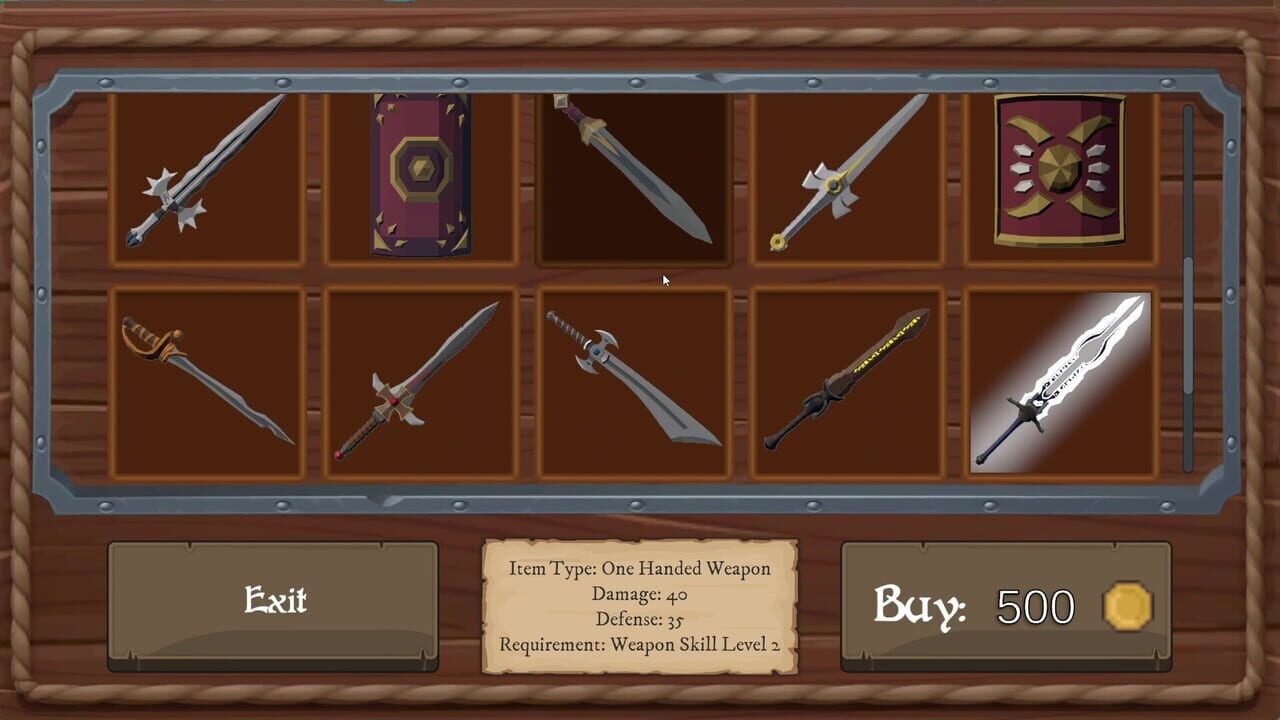Image resolution: width=1280 pixels, height=720 pixels.
Task: Click the Weapon Skill Level 2 requirement text
Action: [x=640, y=645]
